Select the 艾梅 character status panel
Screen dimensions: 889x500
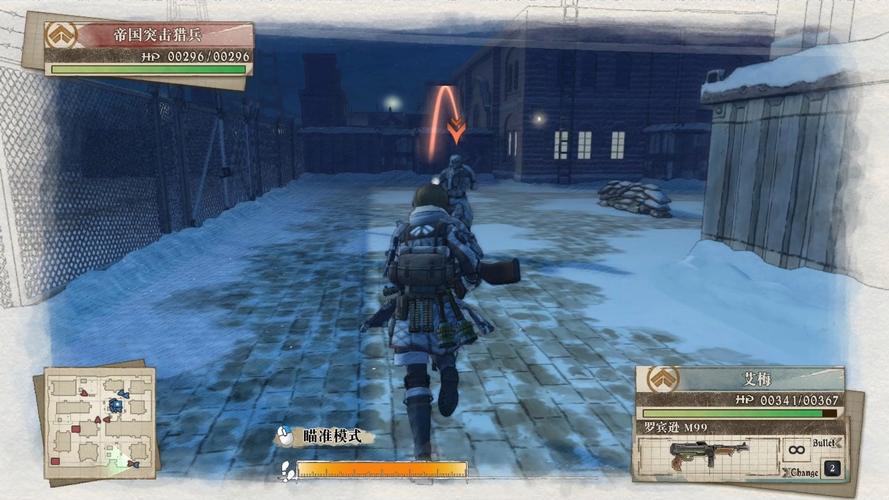740,391
